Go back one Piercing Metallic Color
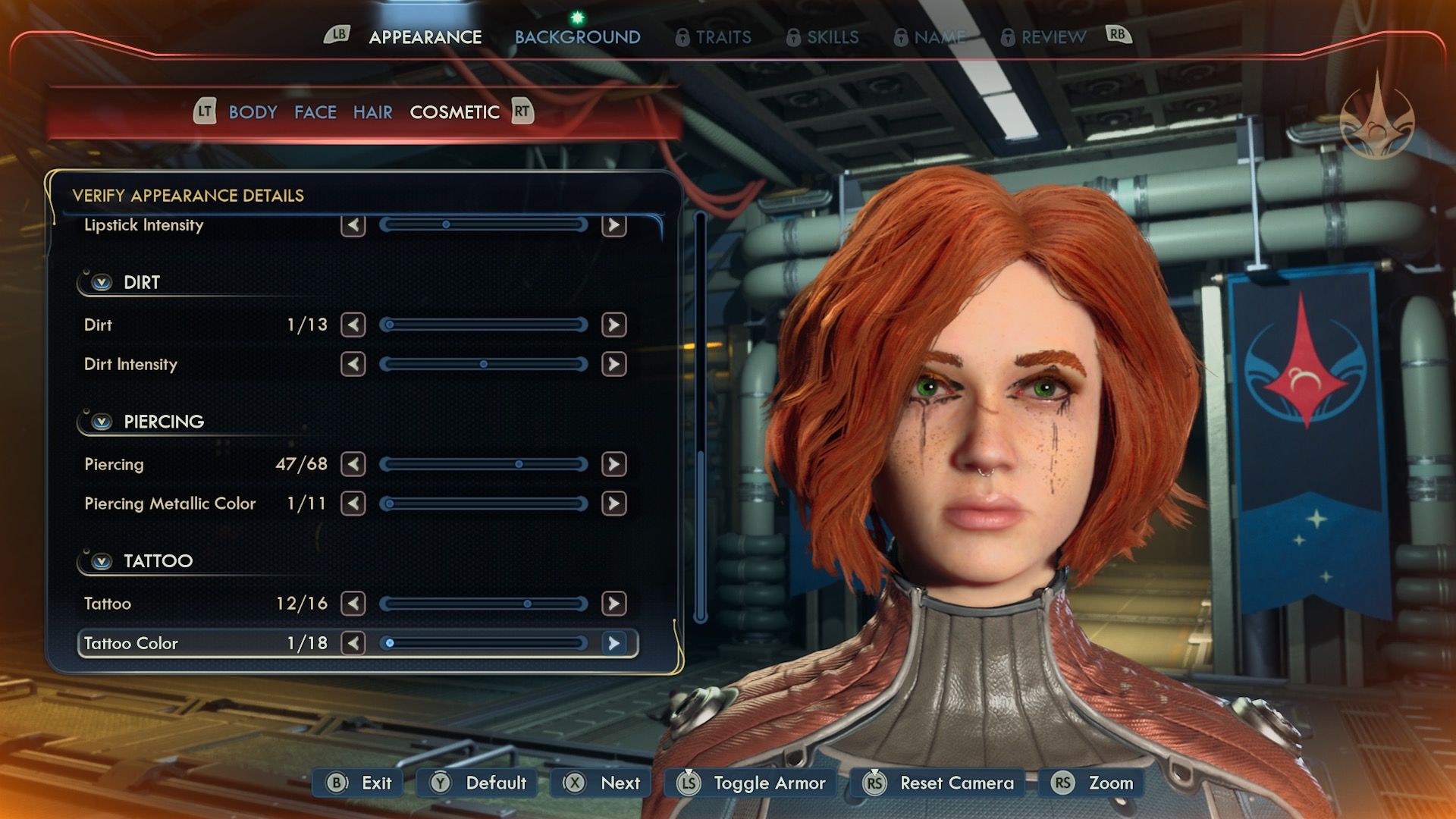The width and height of the screenshot is (1456, 819). pos(353,504)
